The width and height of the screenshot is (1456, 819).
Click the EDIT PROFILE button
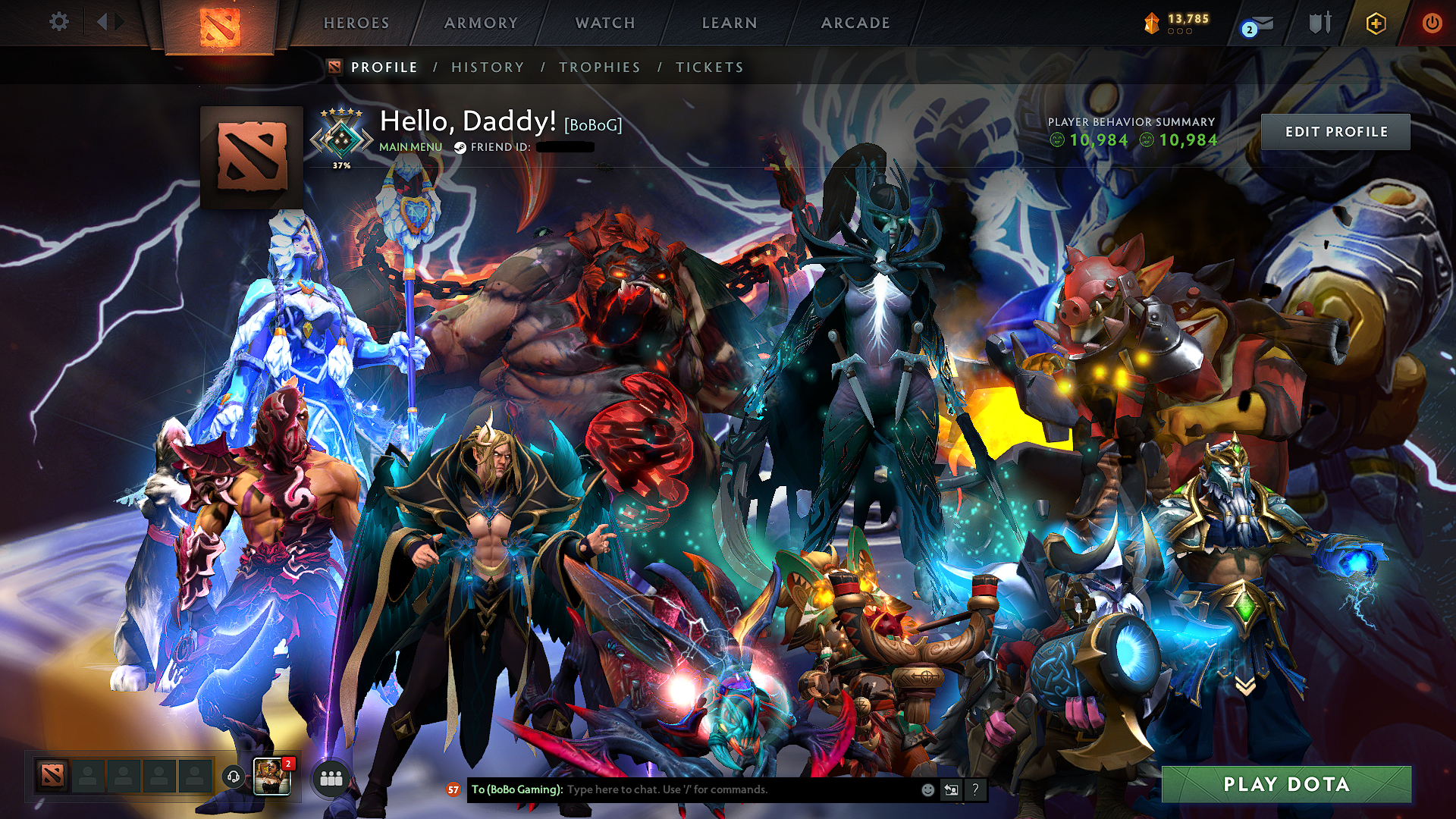[x=1336, y=131]
